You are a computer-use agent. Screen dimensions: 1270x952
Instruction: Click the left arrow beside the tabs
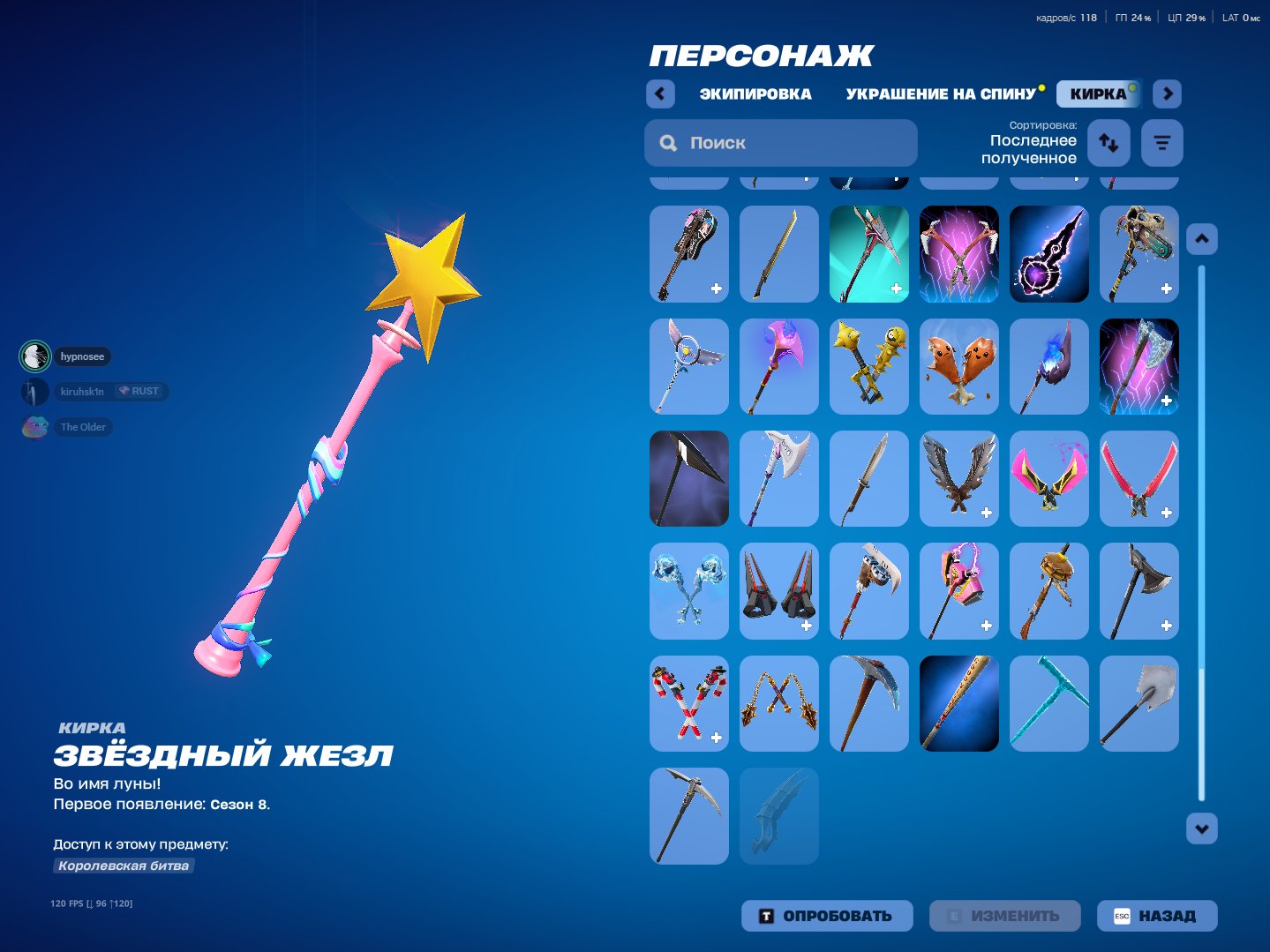point(660,94)
